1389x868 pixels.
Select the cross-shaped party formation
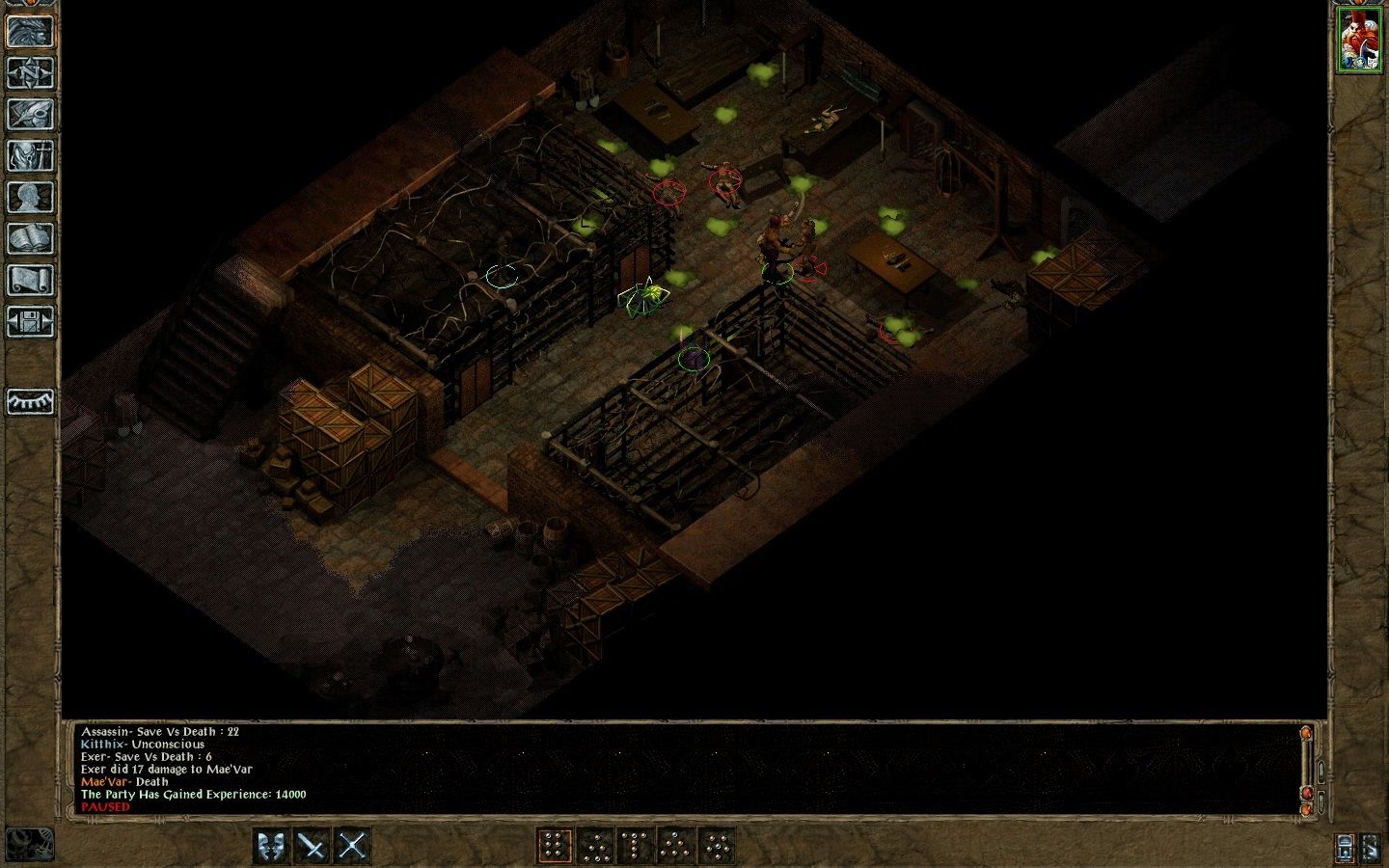pyautogui.click(x=719, y=846)
